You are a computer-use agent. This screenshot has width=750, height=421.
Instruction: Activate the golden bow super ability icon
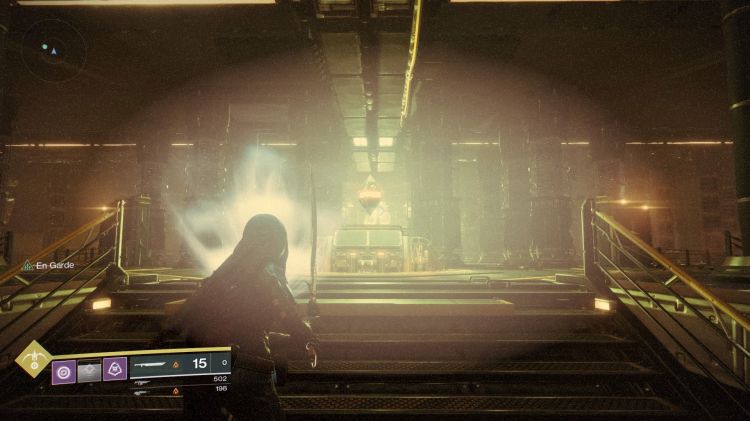pos(31,360)
